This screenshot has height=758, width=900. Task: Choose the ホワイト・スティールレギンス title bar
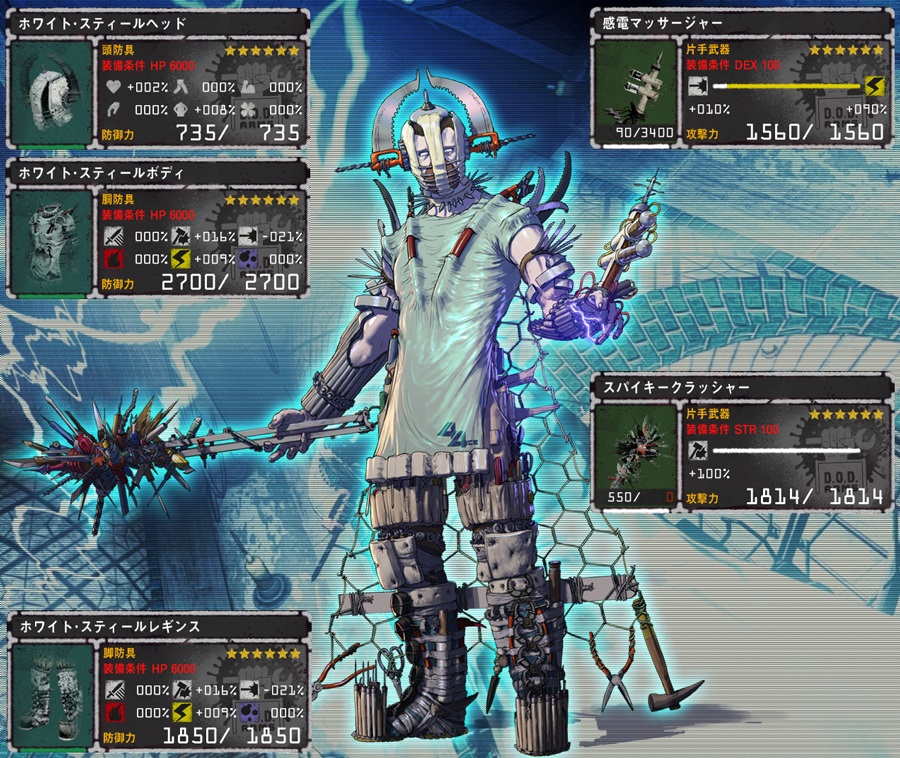point(157,627)
